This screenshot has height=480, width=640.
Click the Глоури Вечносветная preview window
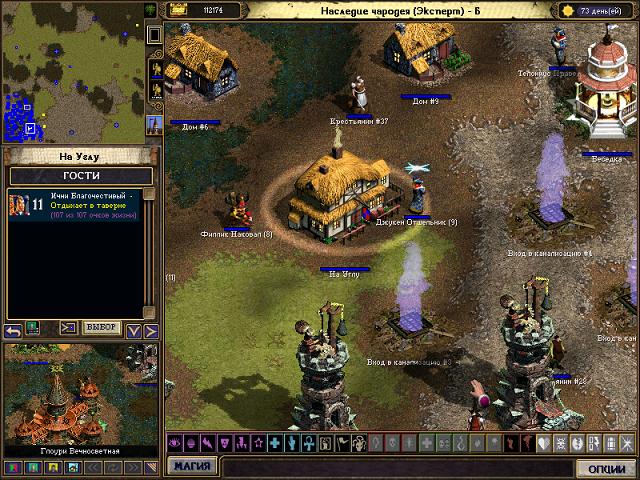point(80,400)
